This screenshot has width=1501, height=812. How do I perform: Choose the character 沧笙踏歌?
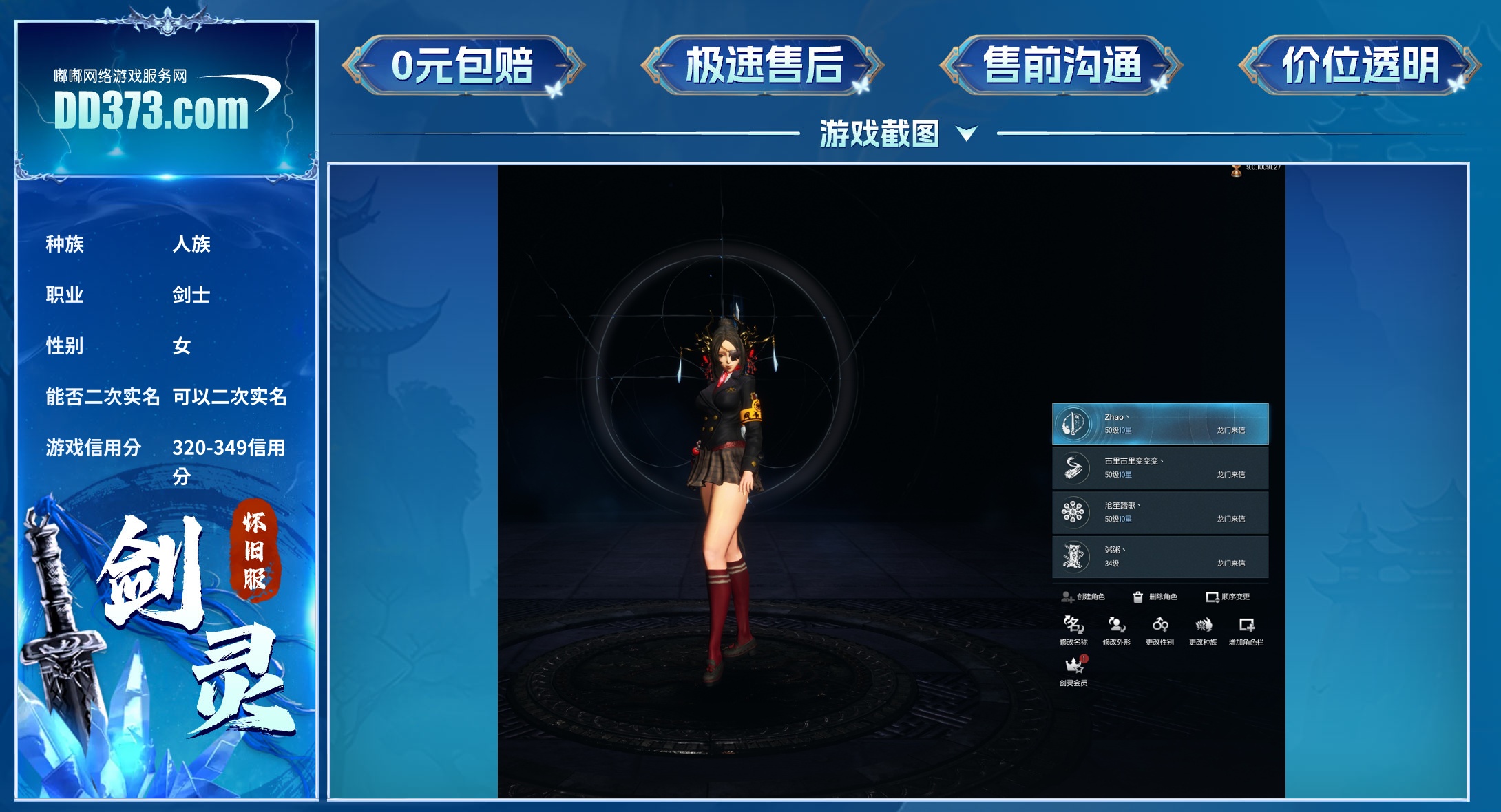coord(1159,513)
